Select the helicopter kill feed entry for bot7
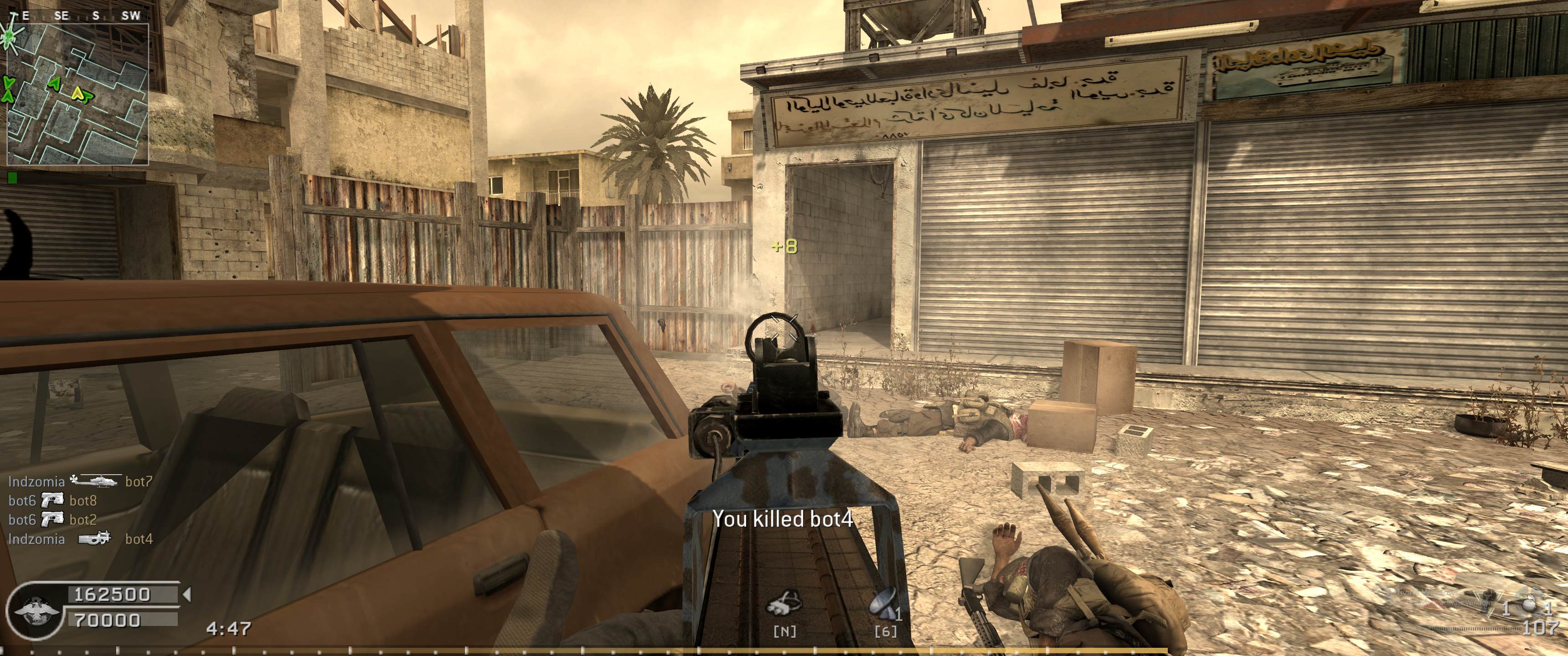This screenshot has width=1568, height=656. coord(80,482)
